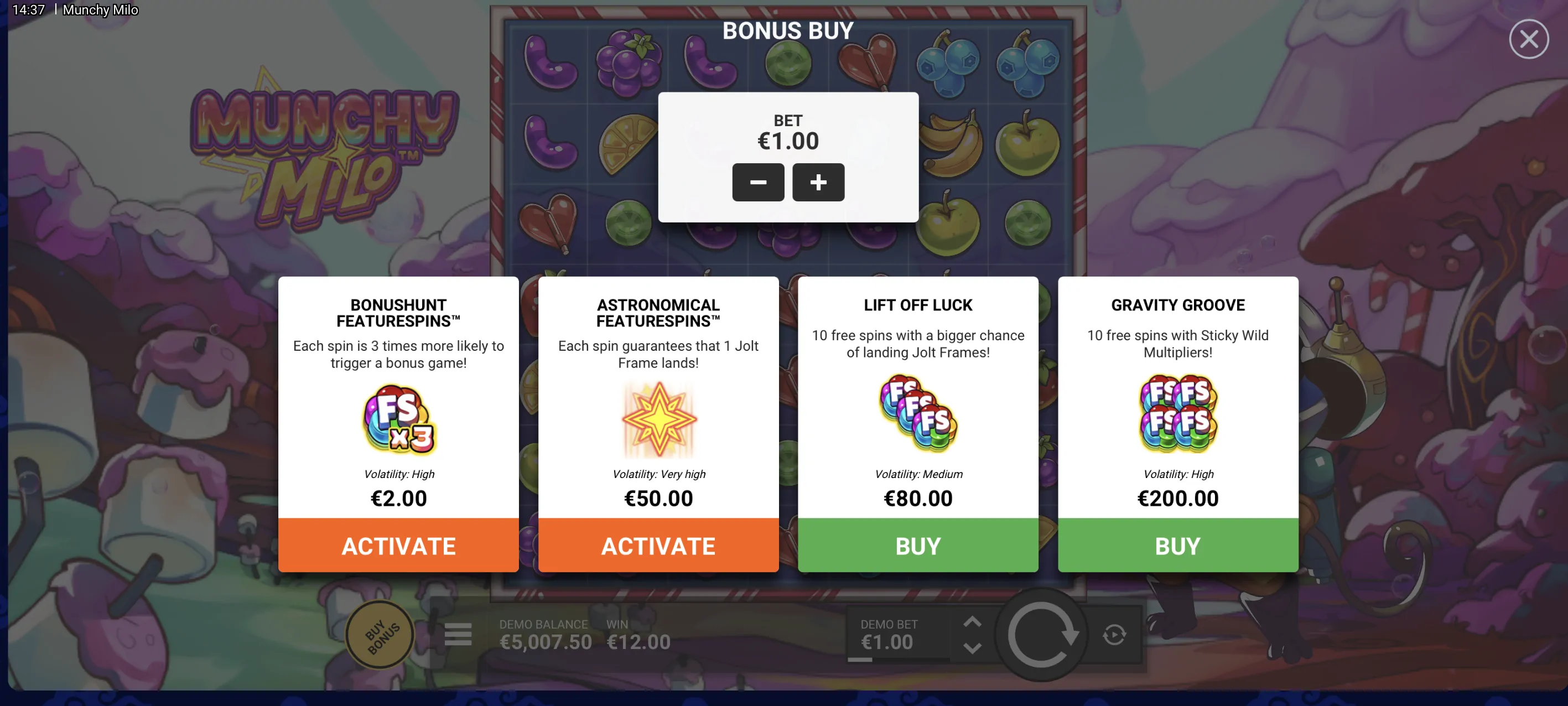Open the hamburger game menu
1568x706 pixels.
(458, 634)
